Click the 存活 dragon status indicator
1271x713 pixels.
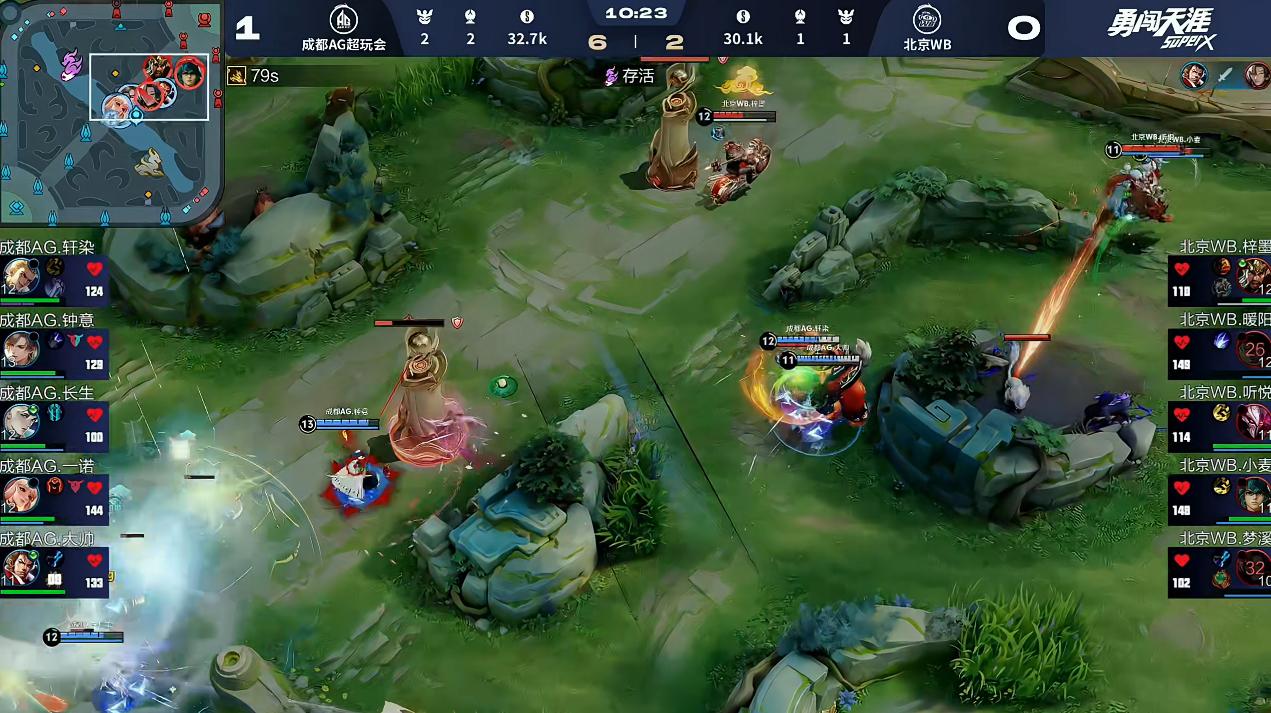612,76
